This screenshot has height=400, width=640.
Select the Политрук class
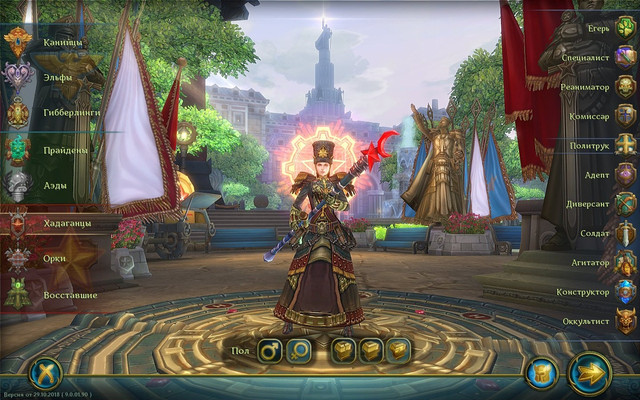click(625, 145)
